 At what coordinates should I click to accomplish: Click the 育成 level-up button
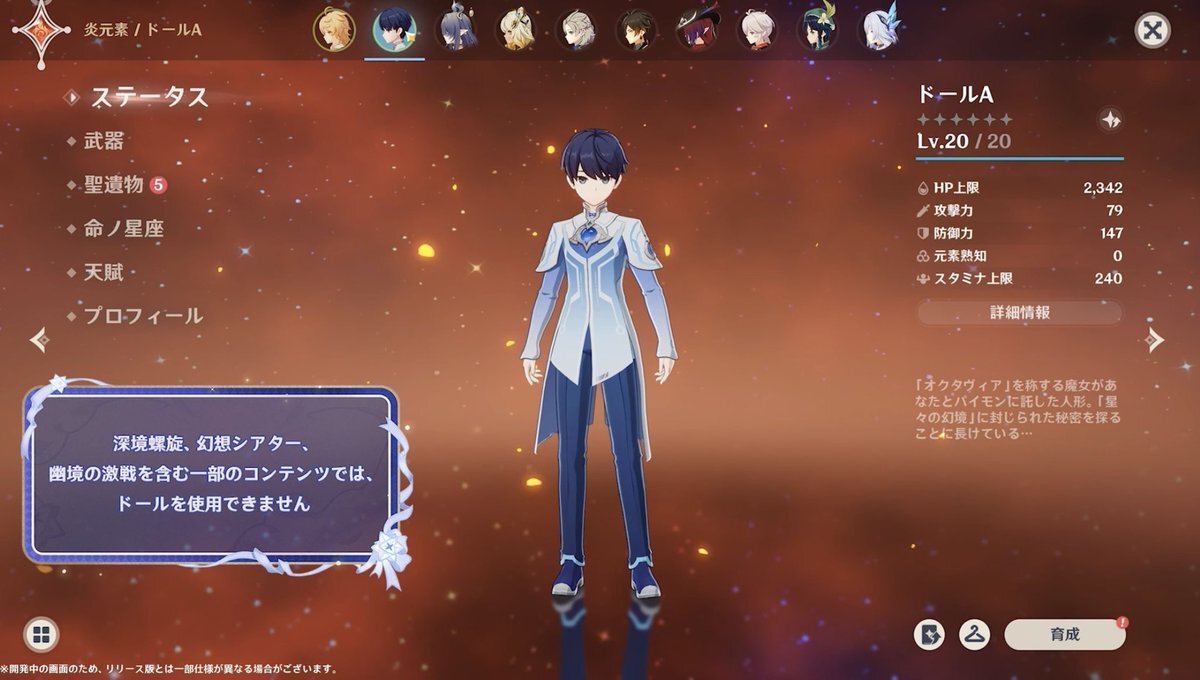tap(1064, 634)
